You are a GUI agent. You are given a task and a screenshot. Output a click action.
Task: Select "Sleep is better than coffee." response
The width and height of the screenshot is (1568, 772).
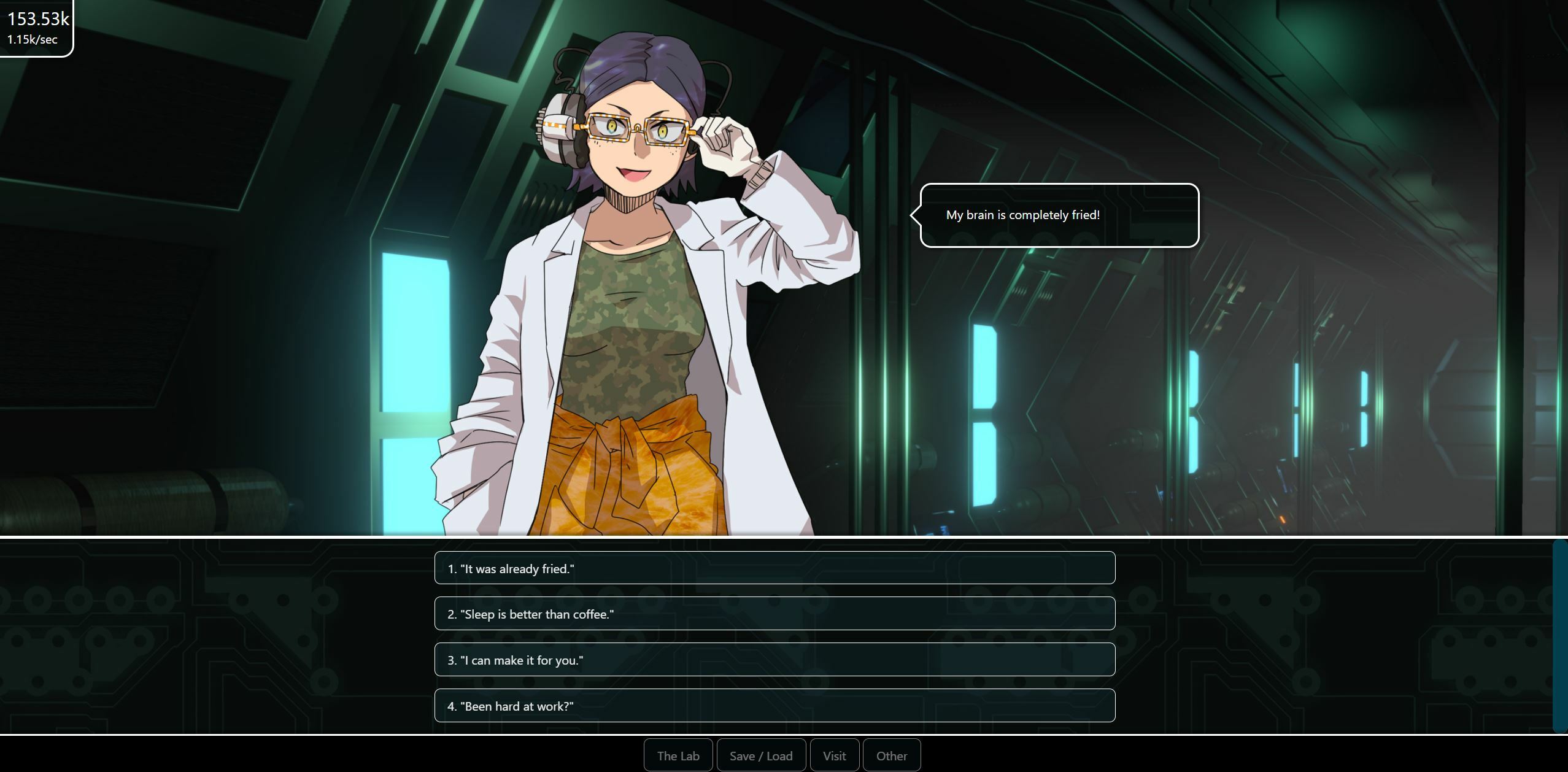774,614
